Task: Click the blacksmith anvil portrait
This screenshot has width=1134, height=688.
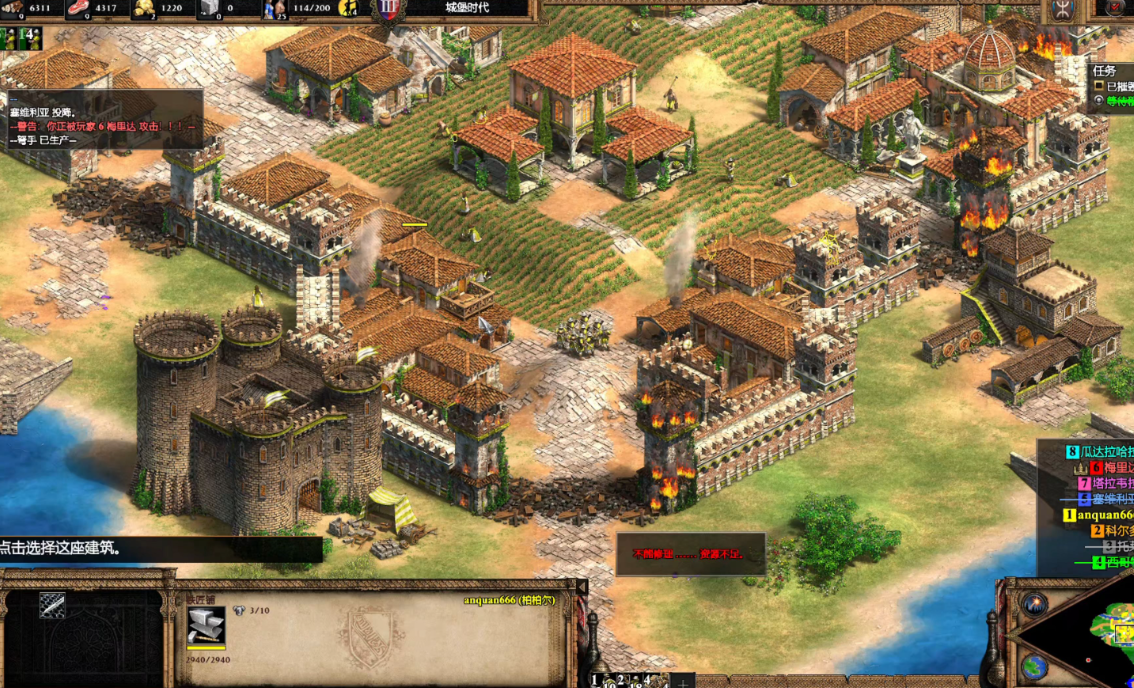Action: coord(206,626)
